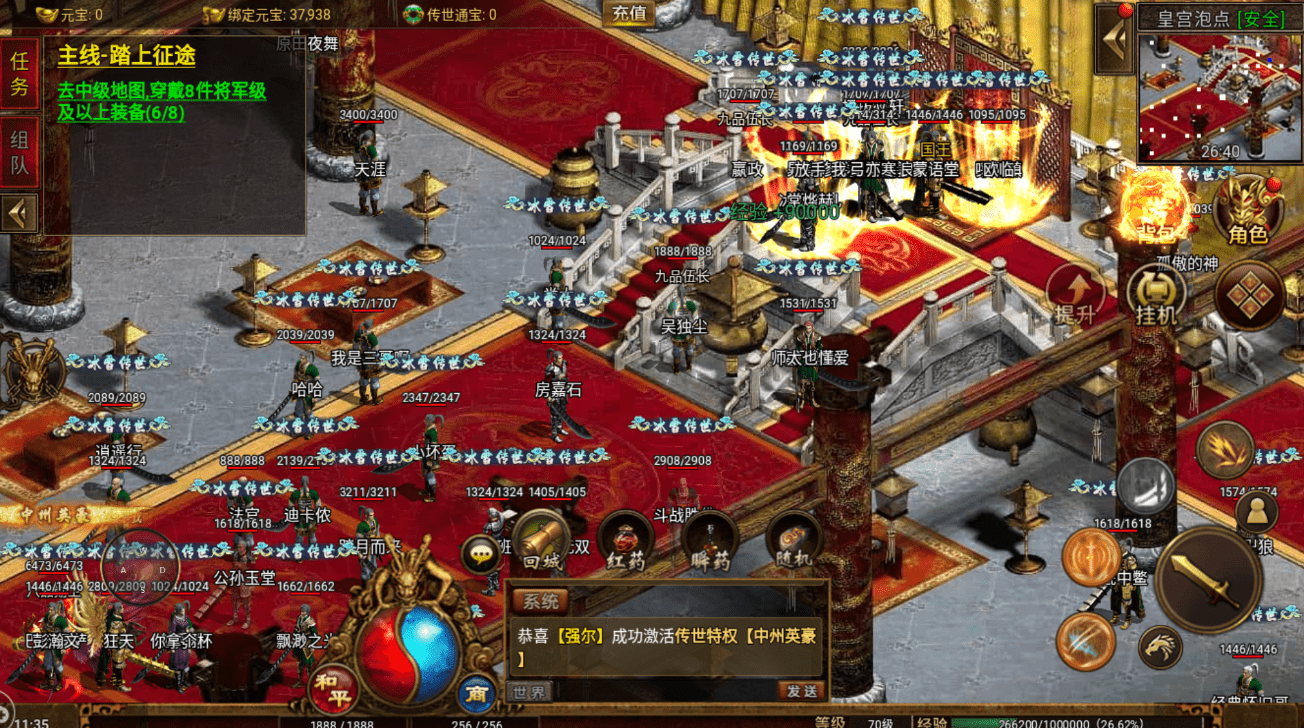
Task: Open the 充值 recharge shop
Action: pos(629,13)
